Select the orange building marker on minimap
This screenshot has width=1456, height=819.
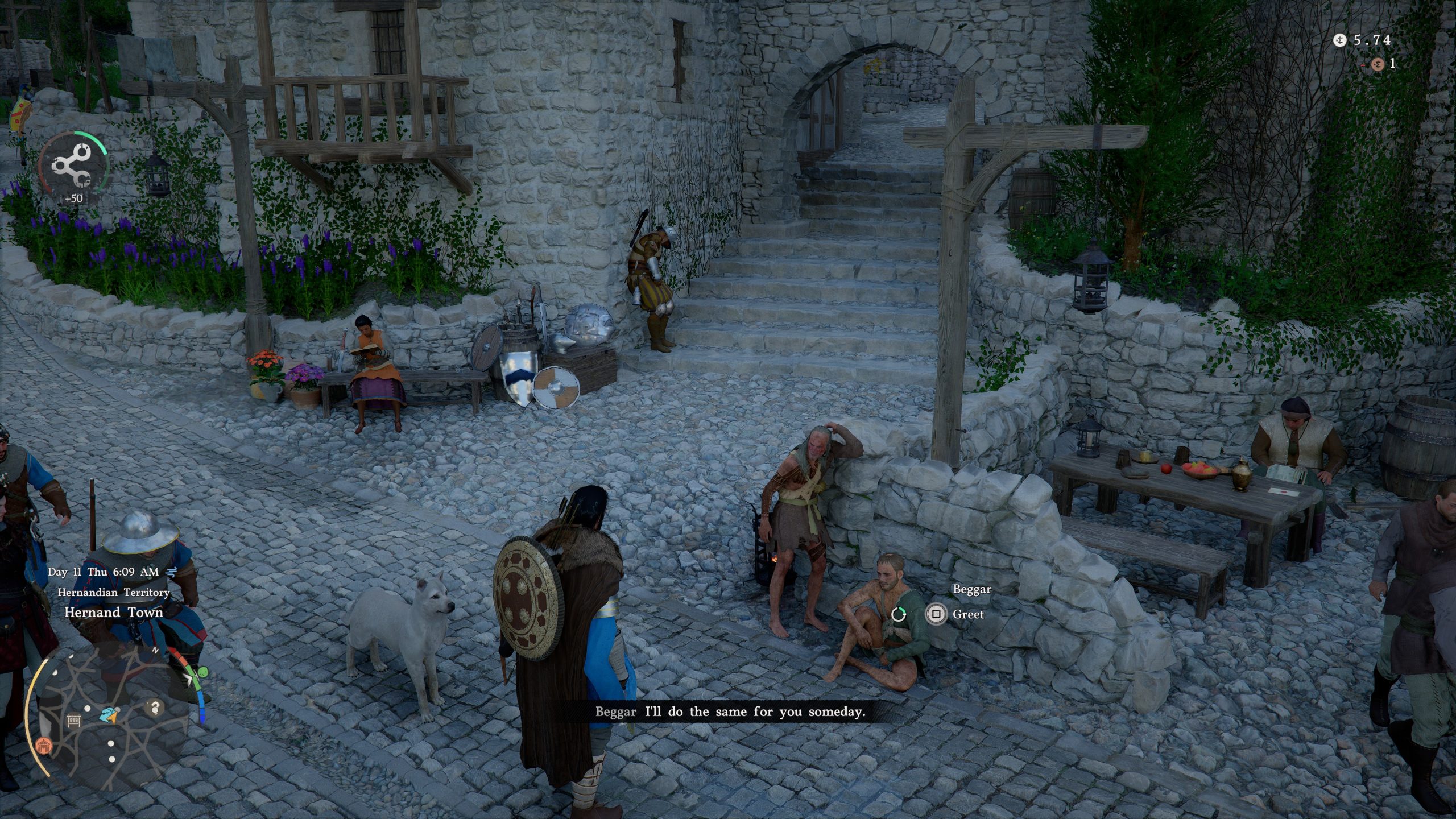coord(43,746)
